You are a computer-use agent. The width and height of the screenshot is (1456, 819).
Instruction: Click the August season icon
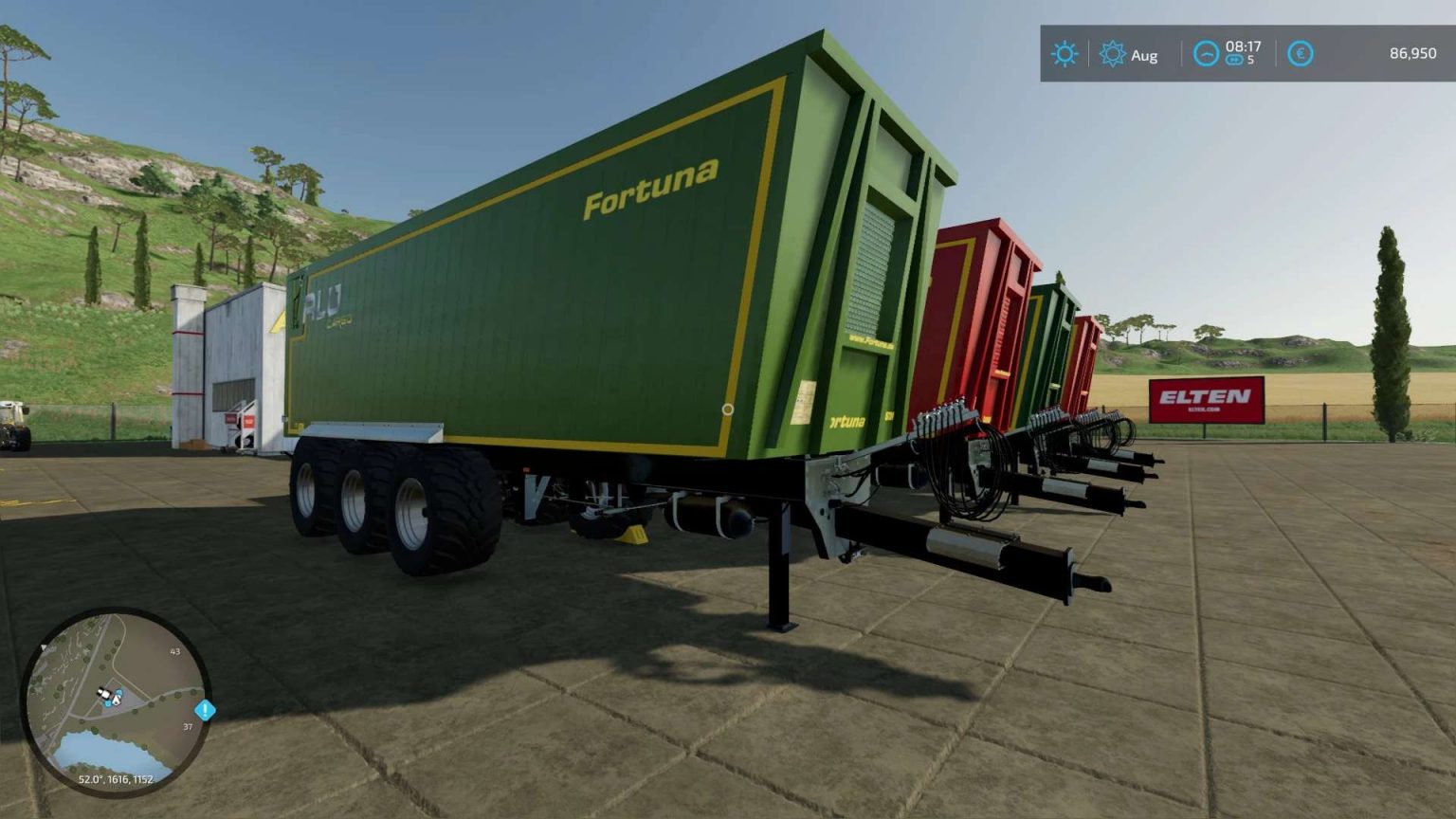(x=1112, y=53)
